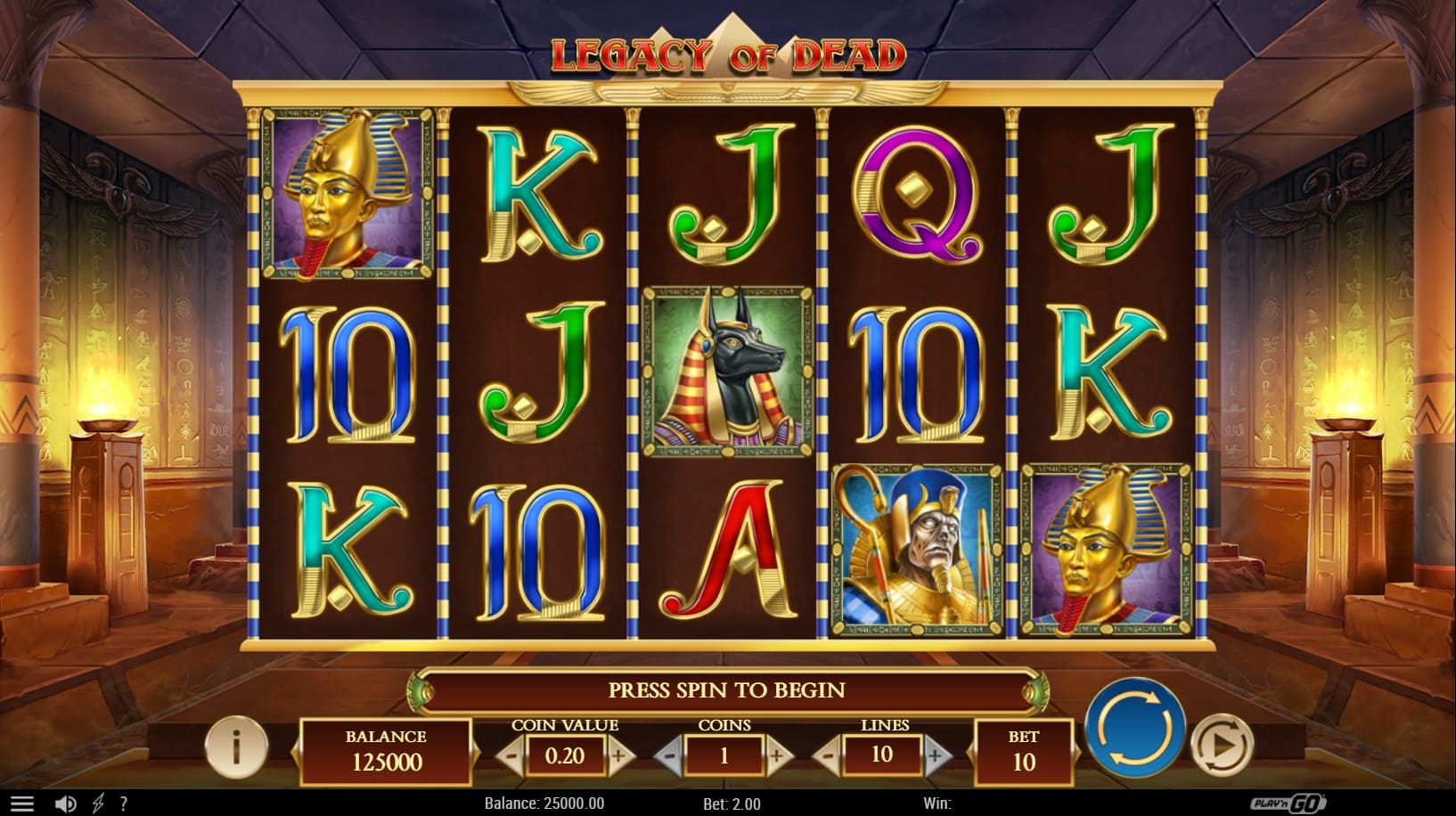The width and height of the screenshot is (1456, 816).
Task: Open the question mark help
Action: tap(123, 804)
